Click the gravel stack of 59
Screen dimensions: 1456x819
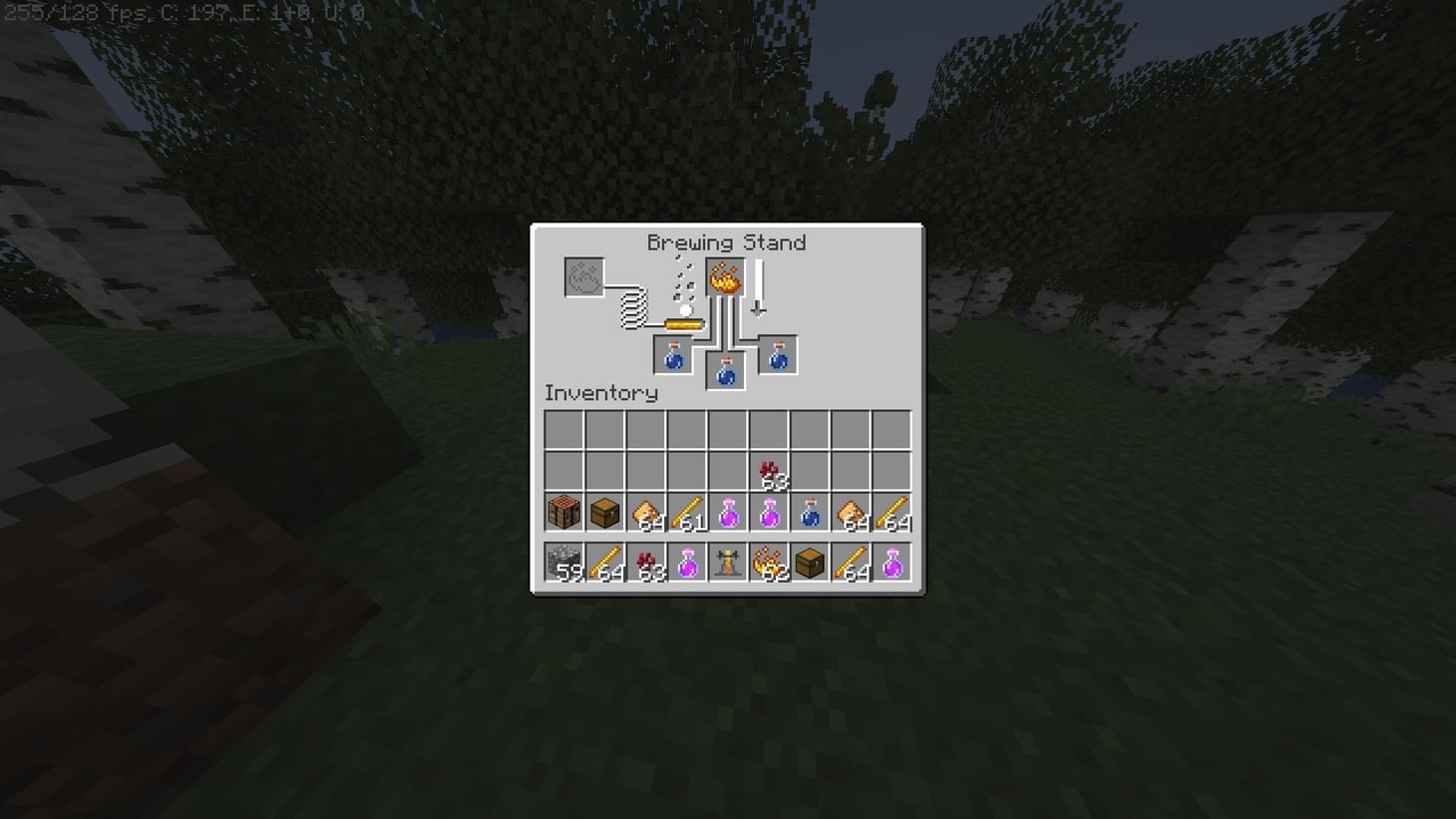click(565, 563)
